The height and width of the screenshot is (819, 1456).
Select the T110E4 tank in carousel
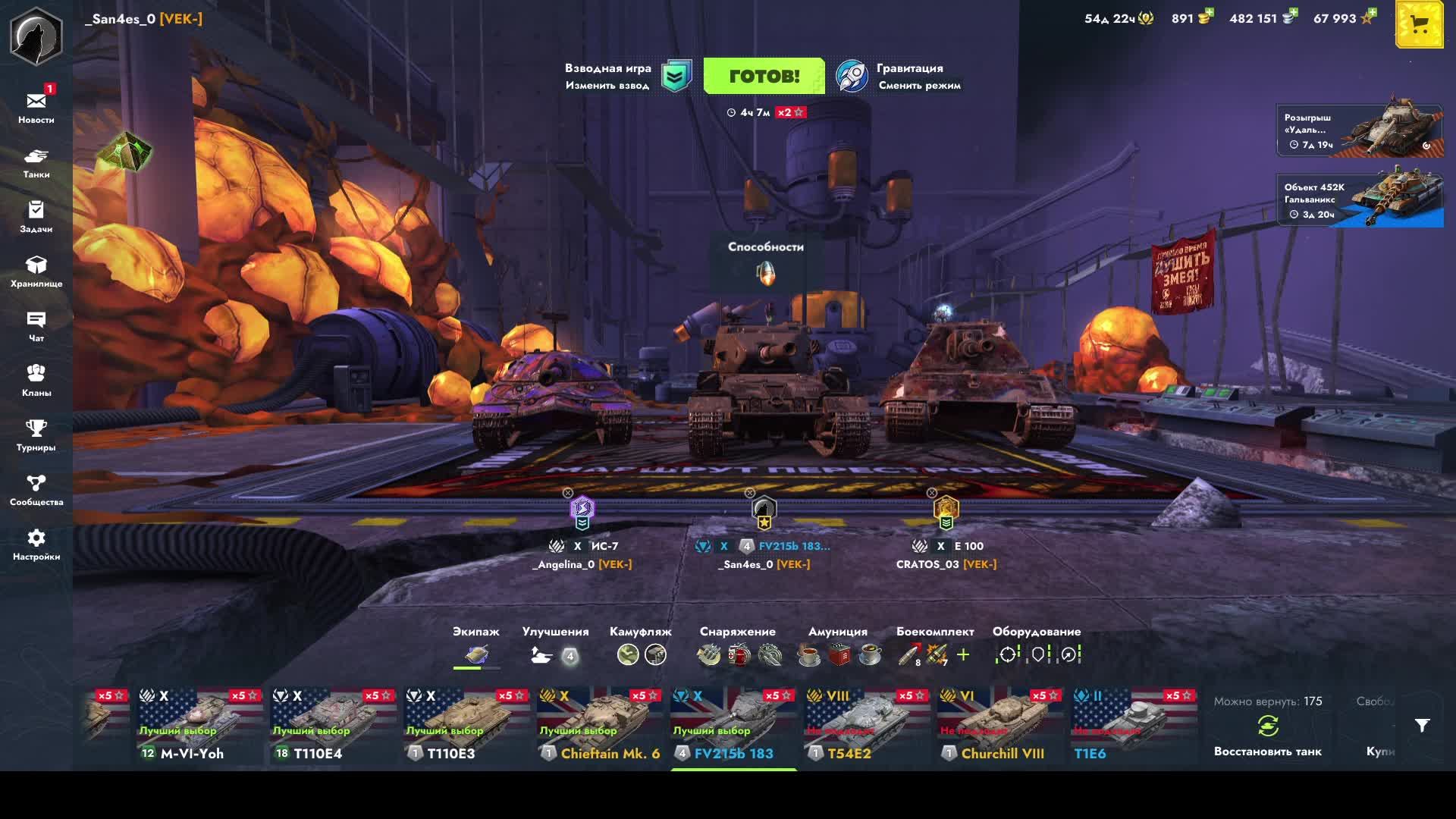(332, 726)
